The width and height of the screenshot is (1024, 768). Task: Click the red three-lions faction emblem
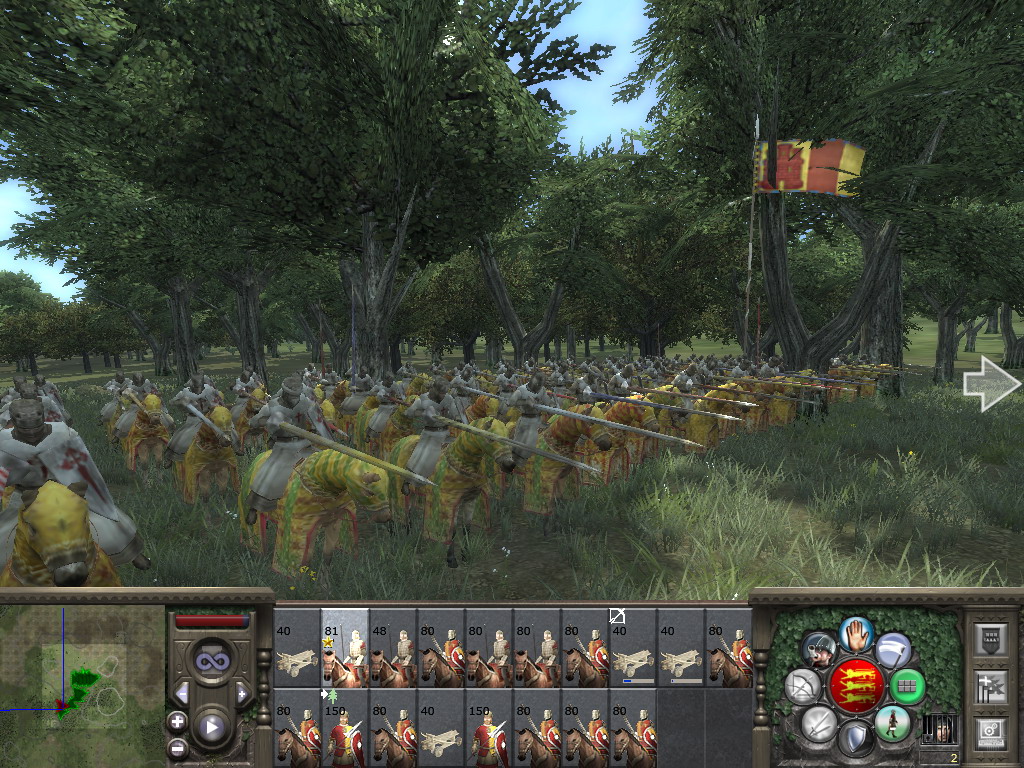pos(856,686)
